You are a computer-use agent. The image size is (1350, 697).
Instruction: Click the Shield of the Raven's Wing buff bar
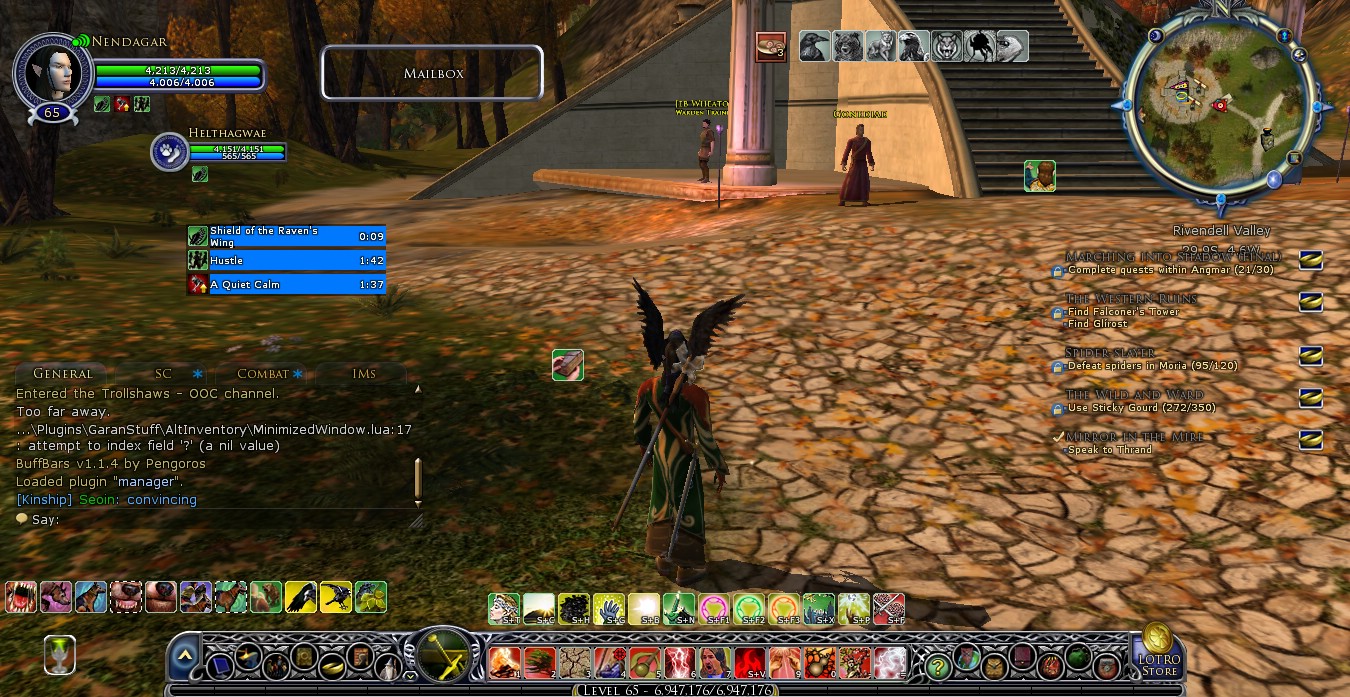coord(287,236)
